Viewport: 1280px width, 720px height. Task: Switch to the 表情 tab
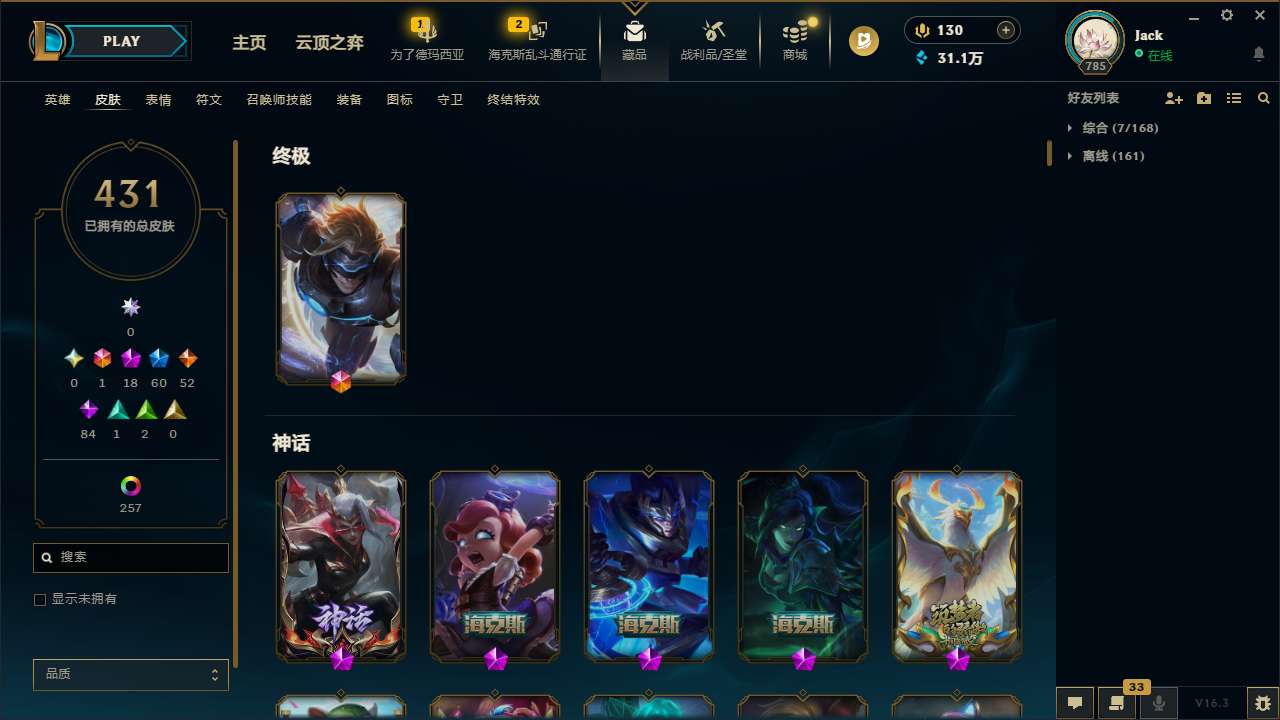[x=158, y=100]
